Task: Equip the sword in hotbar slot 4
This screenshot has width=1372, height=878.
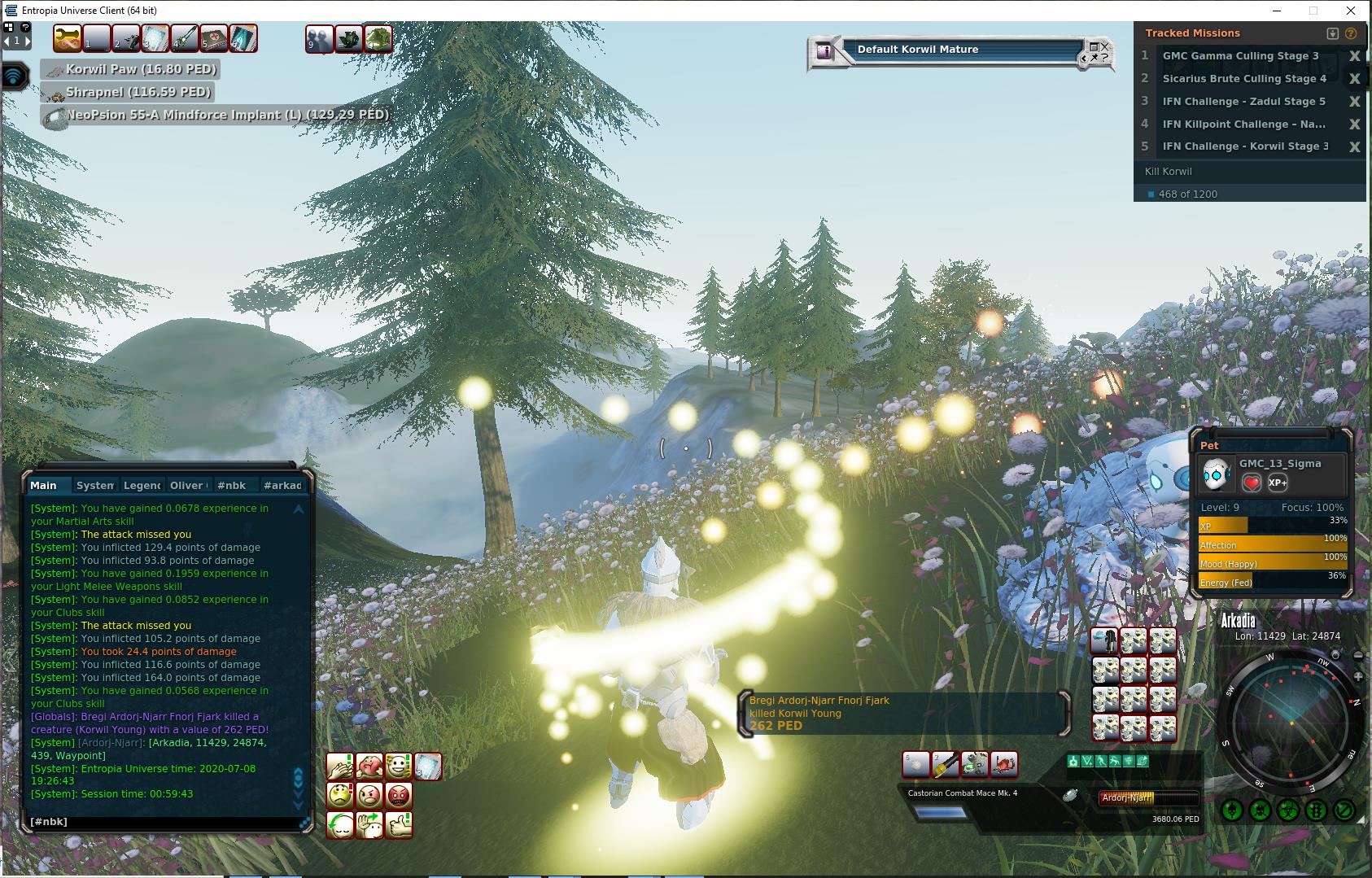Action: click(185, 38)
